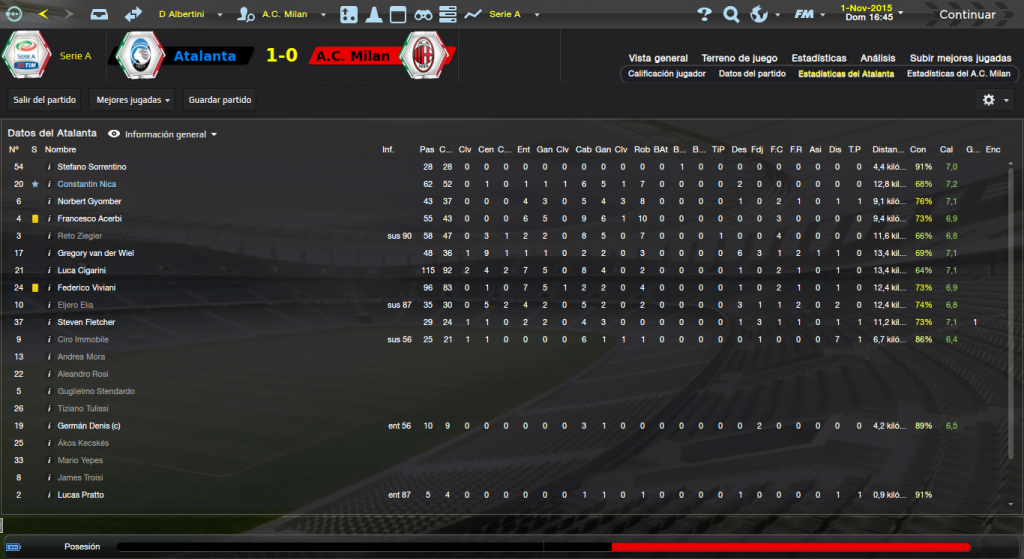Continue the game with Continuar button
This screenshot has width=1024, height=559.
[x=966, y=15]
